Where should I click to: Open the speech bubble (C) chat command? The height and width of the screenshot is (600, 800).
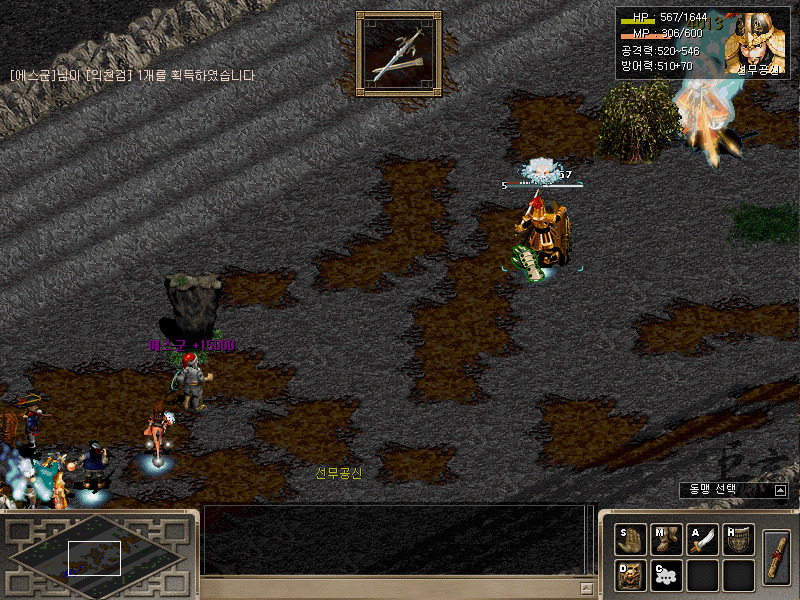click(x=666, y=575)
